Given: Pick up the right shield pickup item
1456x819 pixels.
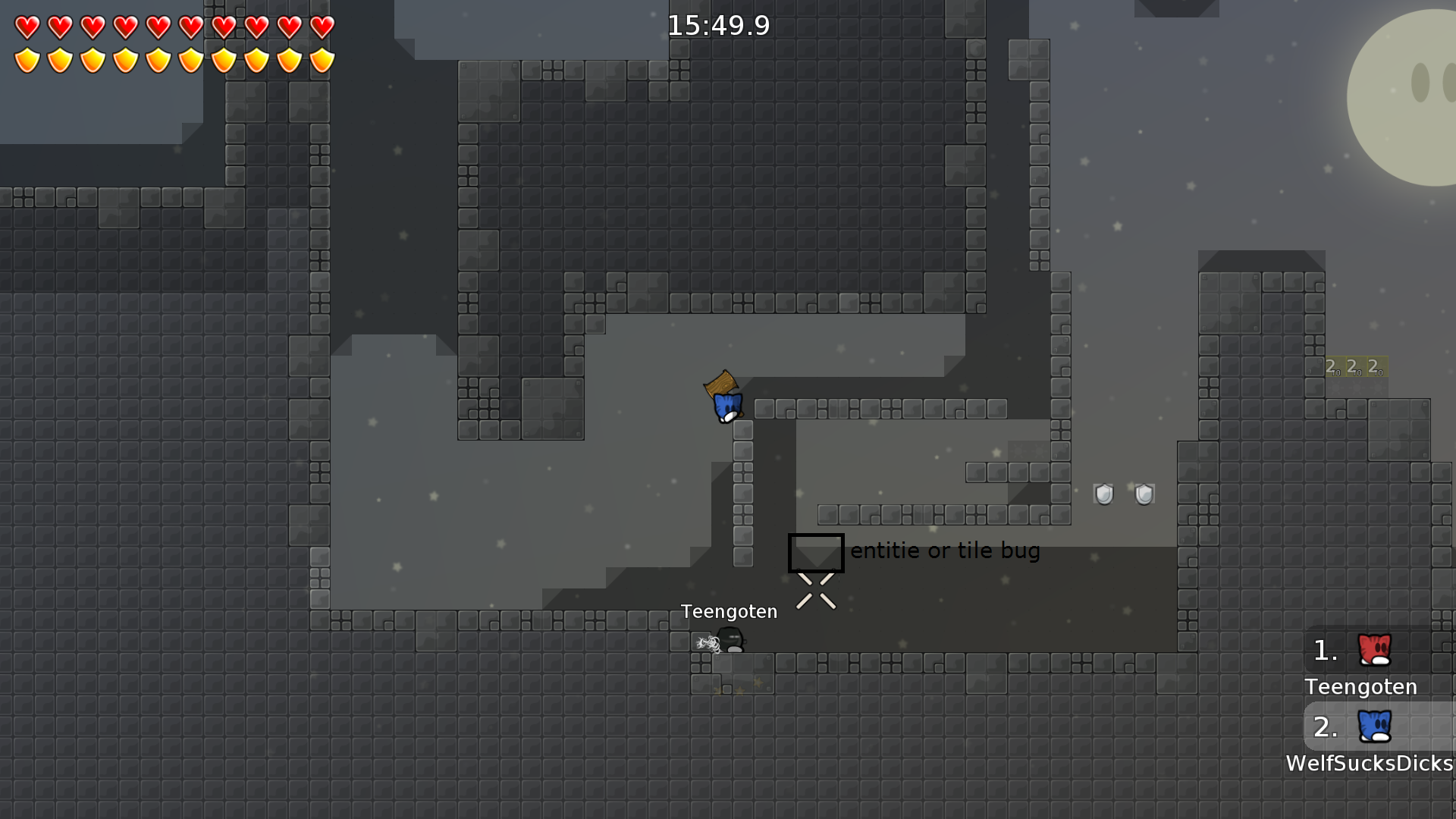Looking at the screenshot, I should pyautogui.click(x=1142, y=494).
